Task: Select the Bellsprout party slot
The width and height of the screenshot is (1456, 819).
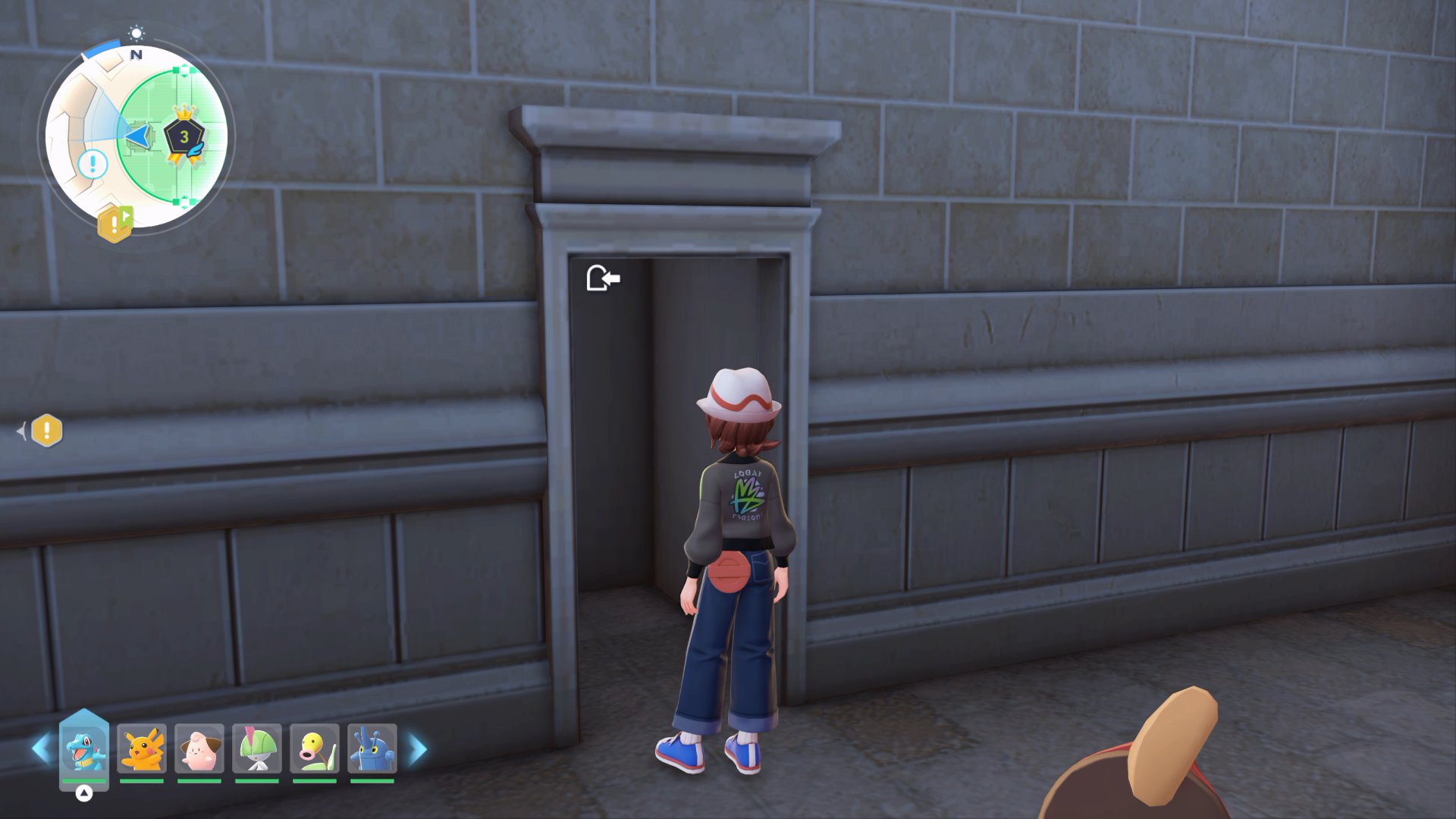Action: click(315, 748)
